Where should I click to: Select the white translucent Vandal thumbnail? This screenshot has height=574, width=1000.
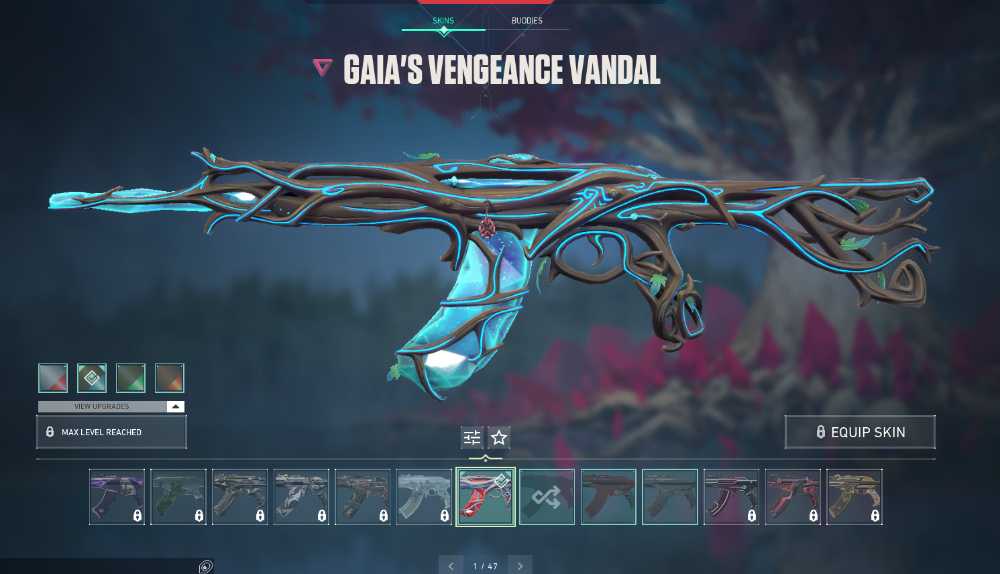[424, 497]
